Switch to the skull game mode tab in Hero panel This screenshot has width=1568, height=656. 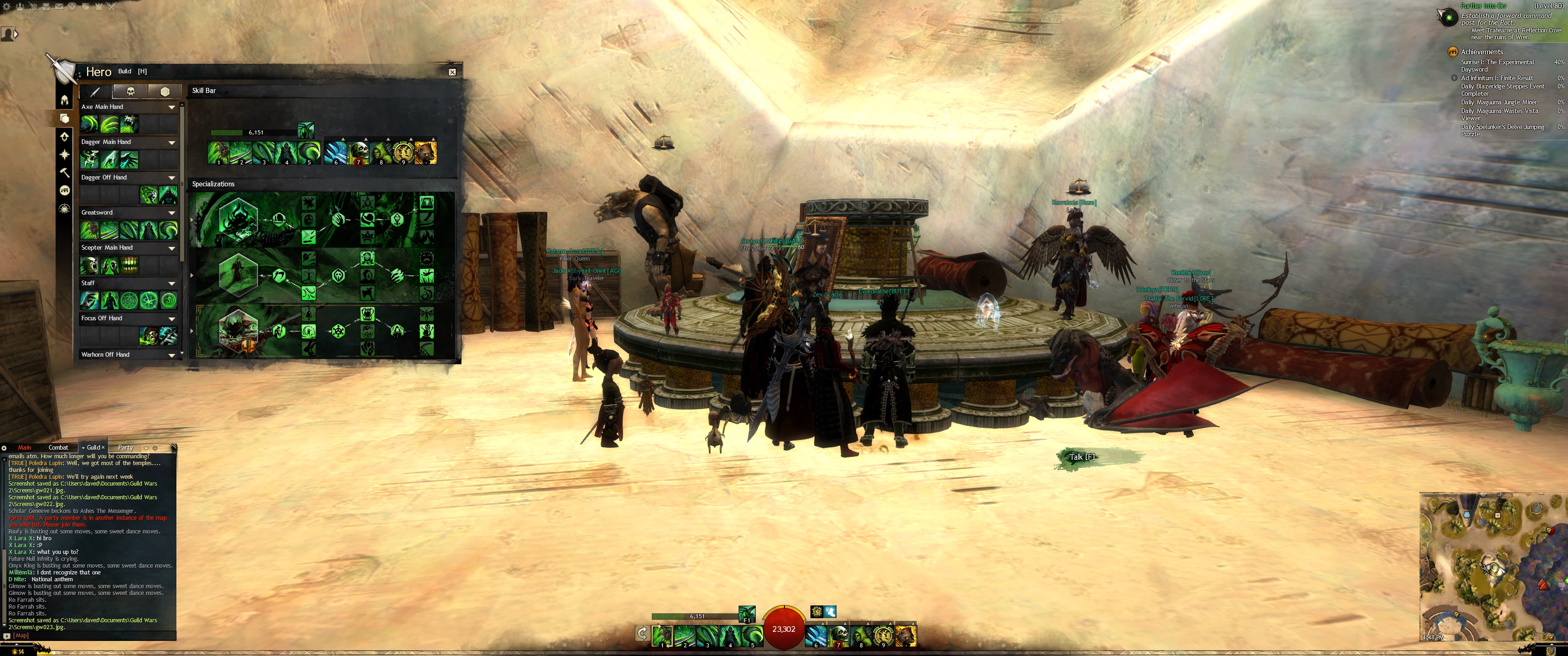130,91
